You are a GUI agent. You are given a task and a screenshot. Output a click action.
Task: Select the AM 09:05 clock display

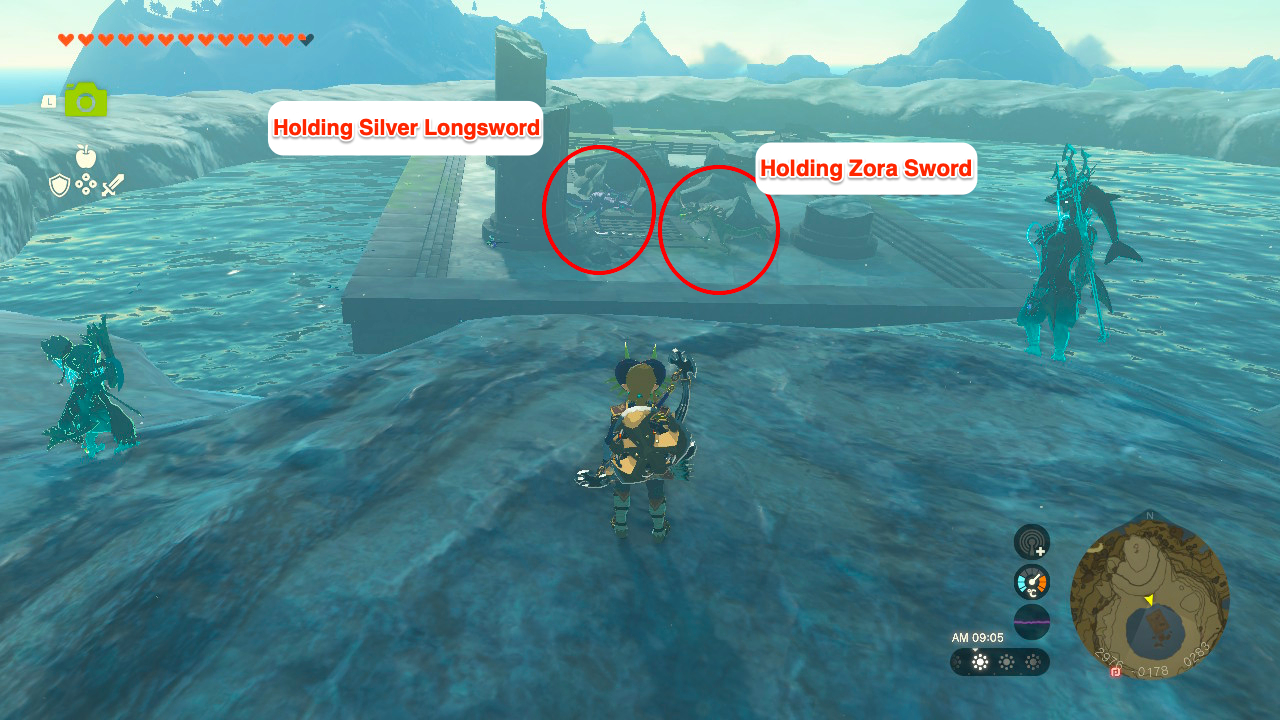[x=977, y=637]
